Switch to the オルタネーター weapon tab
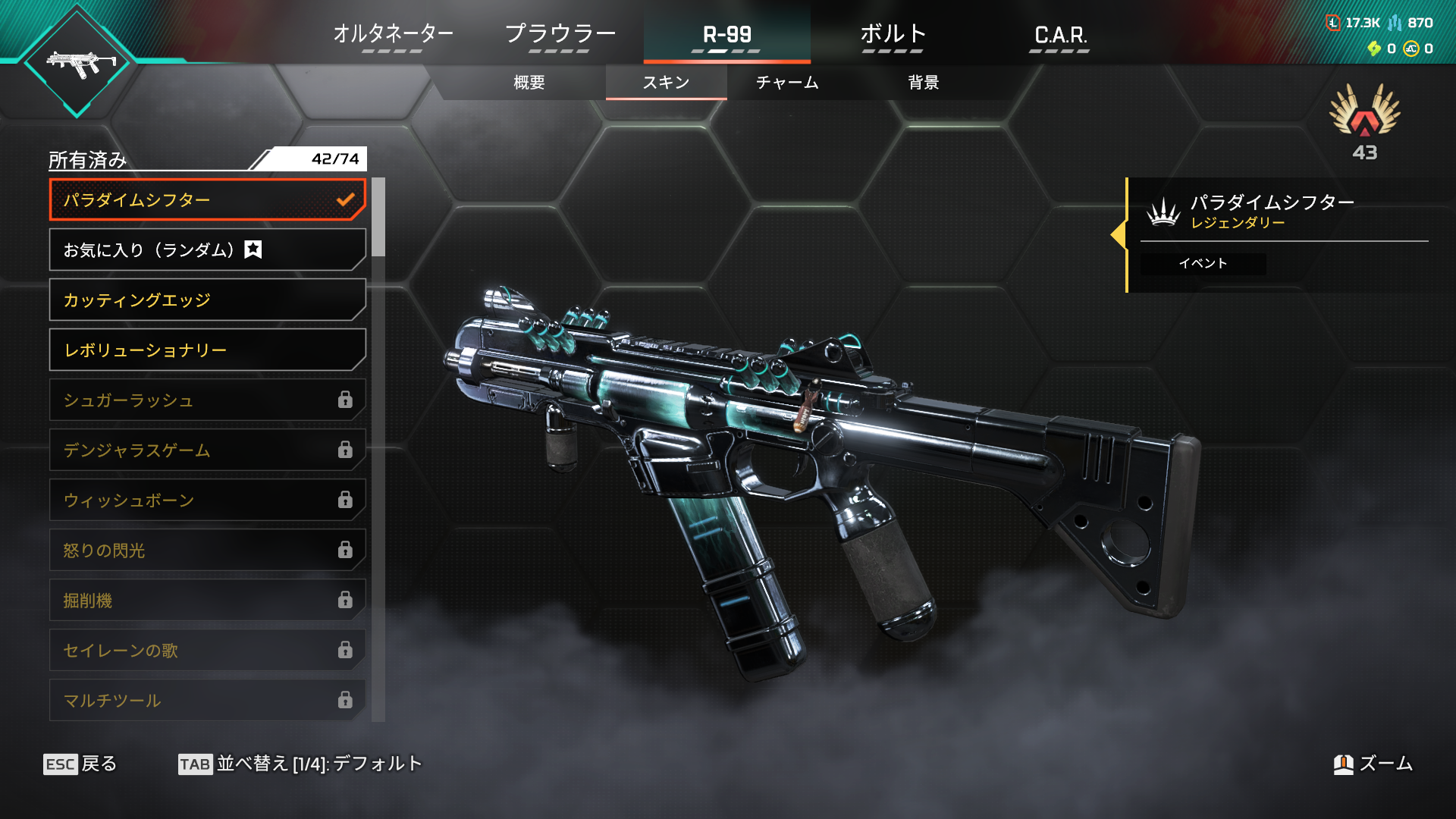Screen dimensions: 1456x819 pyautogui.click(x=393, y=35)
